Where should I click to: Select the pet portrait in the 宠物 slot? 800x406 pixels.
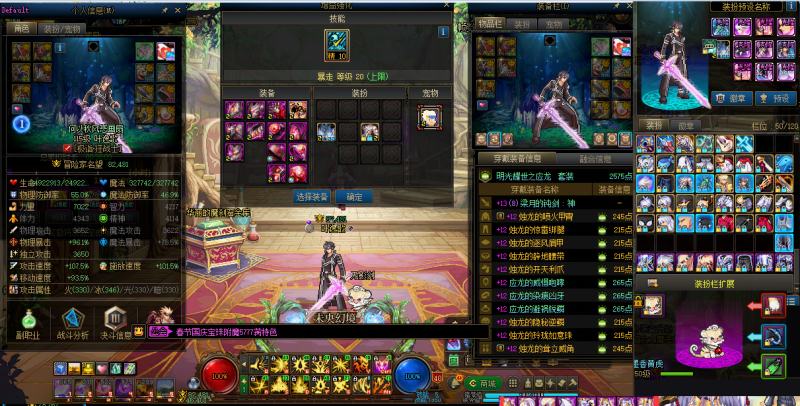coord(429,118)
